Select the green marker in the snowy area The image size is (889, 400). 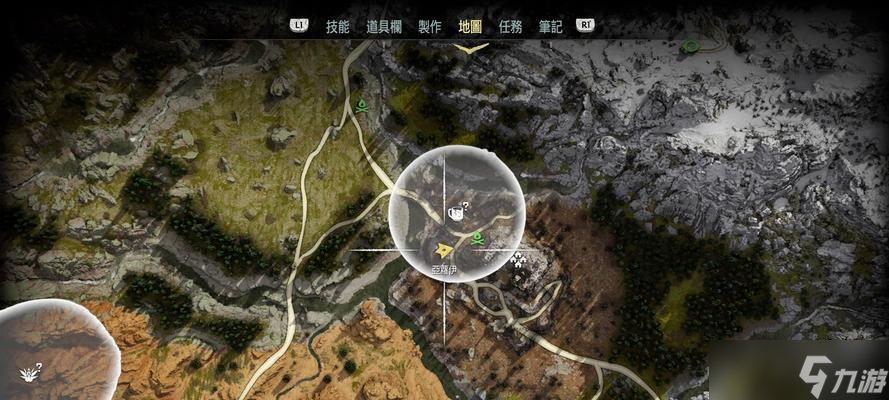click(x=690, y=45)
